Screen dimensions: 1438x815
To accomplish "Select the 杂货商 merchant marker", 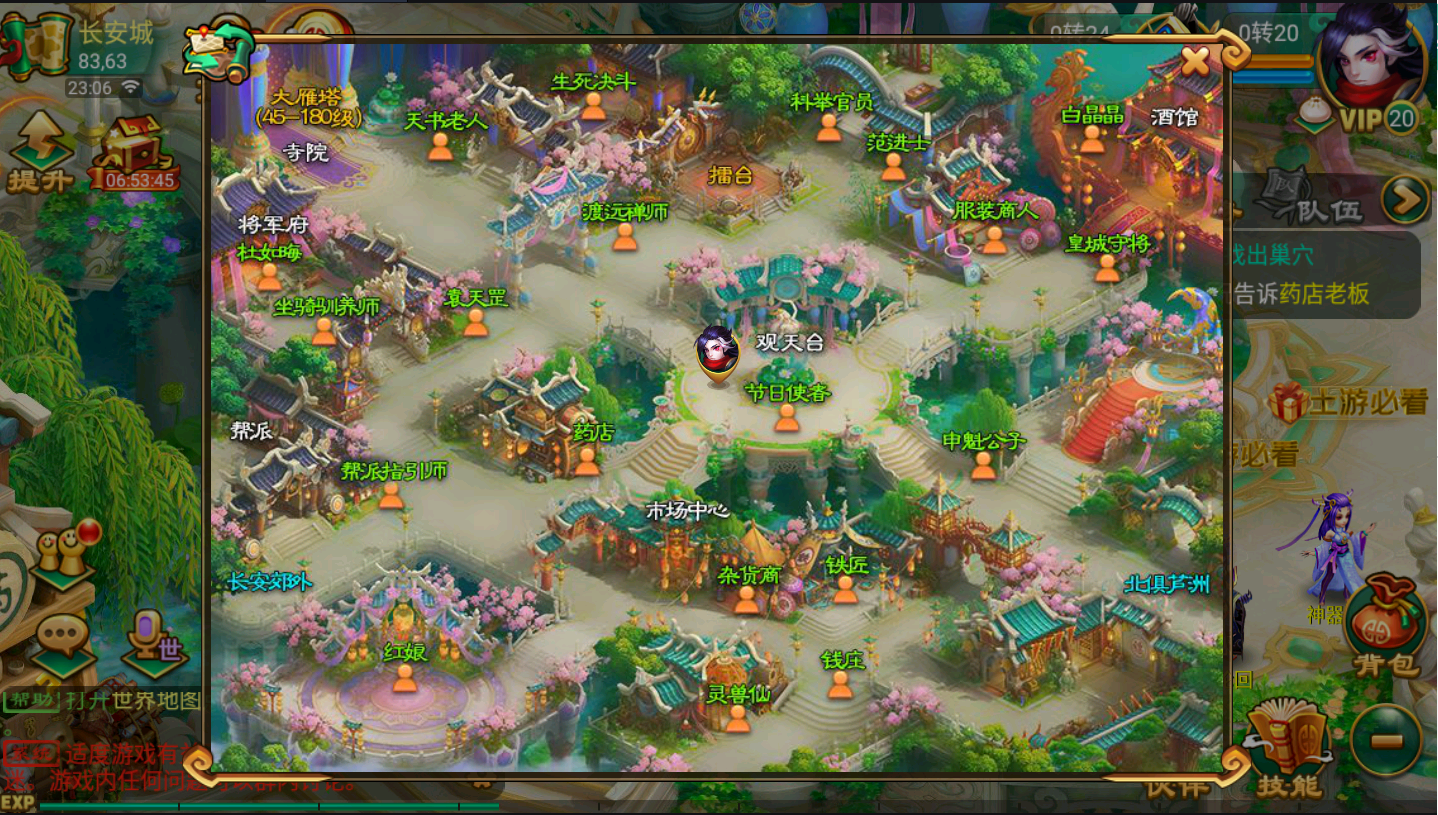I will click(747, 598).
